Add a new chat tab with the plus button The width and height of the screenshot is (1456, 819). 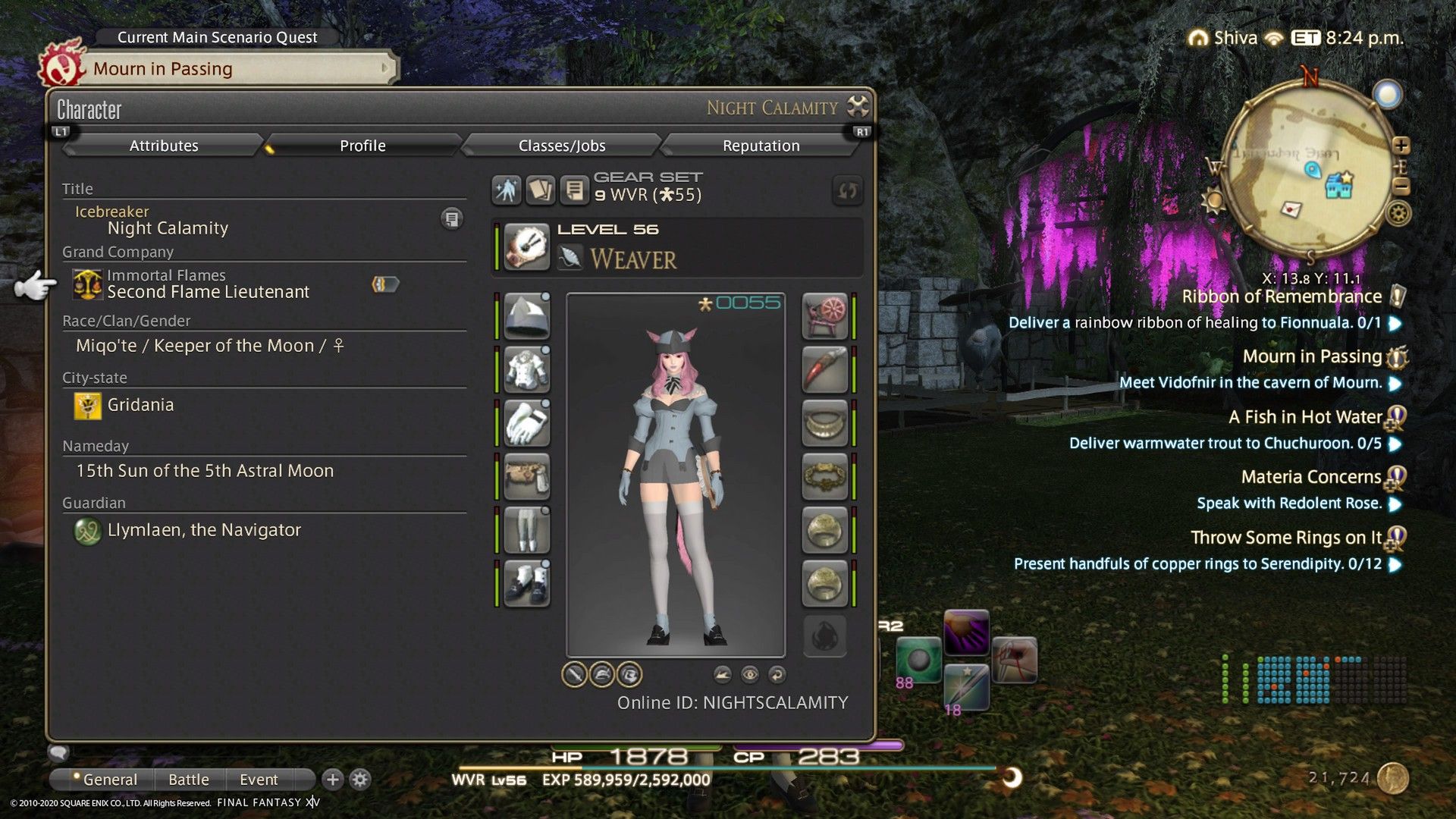pyautogui.click(x=331, y=778)
